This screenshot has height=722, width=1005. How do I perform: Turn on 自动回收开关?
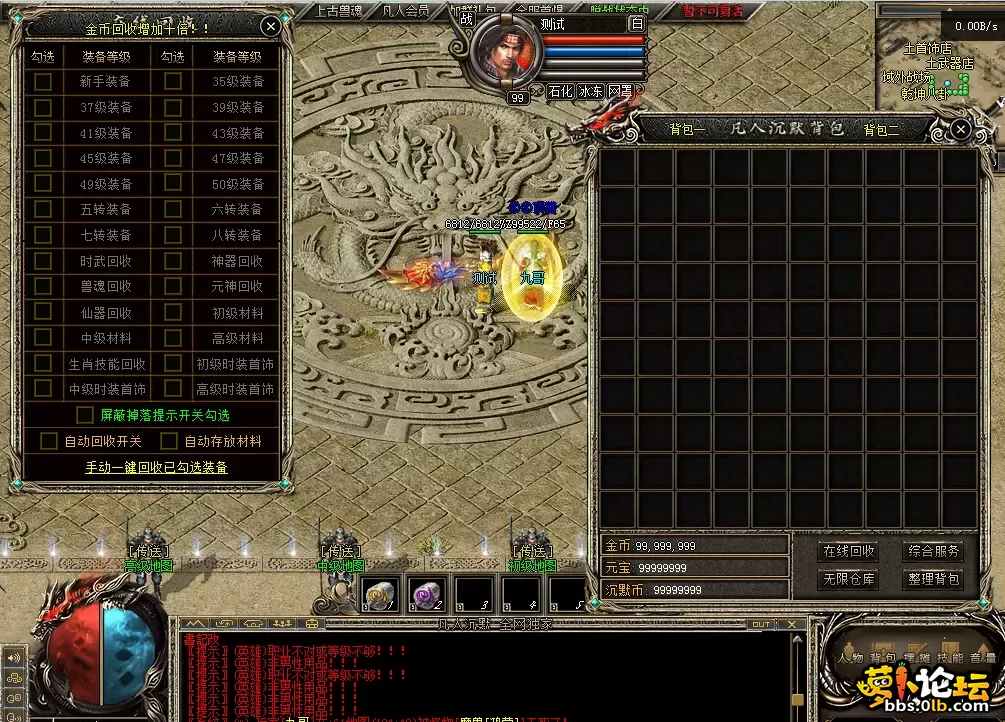49,441
